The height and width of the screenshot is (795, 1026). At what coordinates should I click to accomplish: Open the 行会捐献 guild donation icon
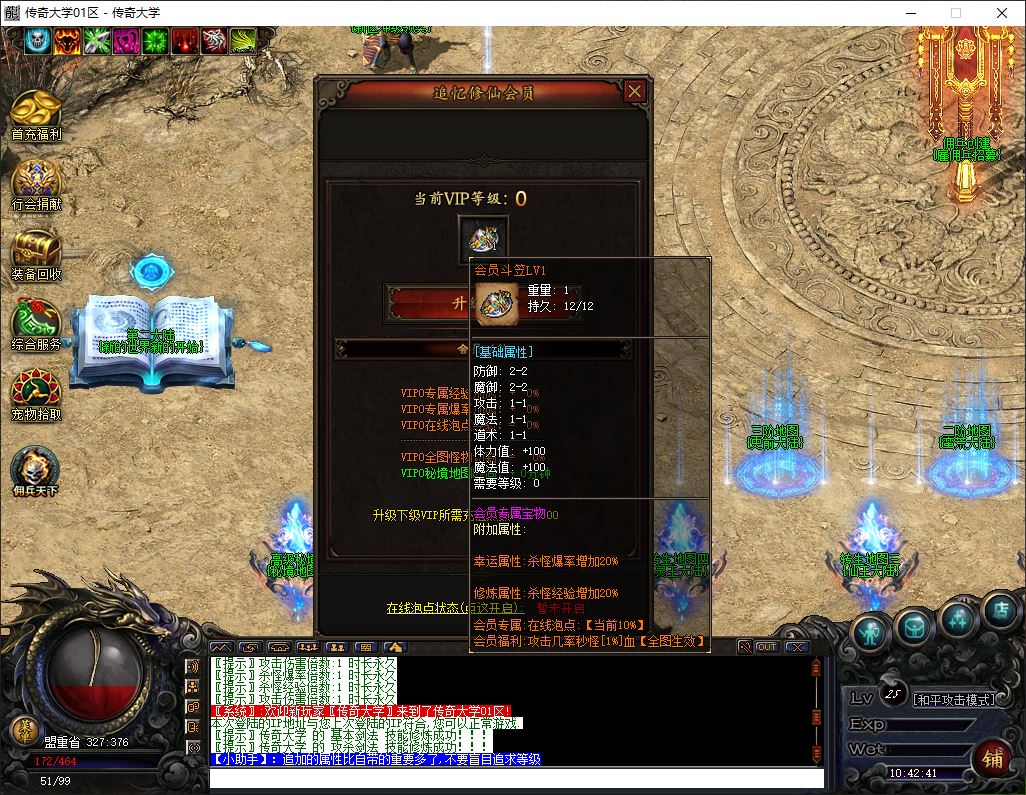36,179
